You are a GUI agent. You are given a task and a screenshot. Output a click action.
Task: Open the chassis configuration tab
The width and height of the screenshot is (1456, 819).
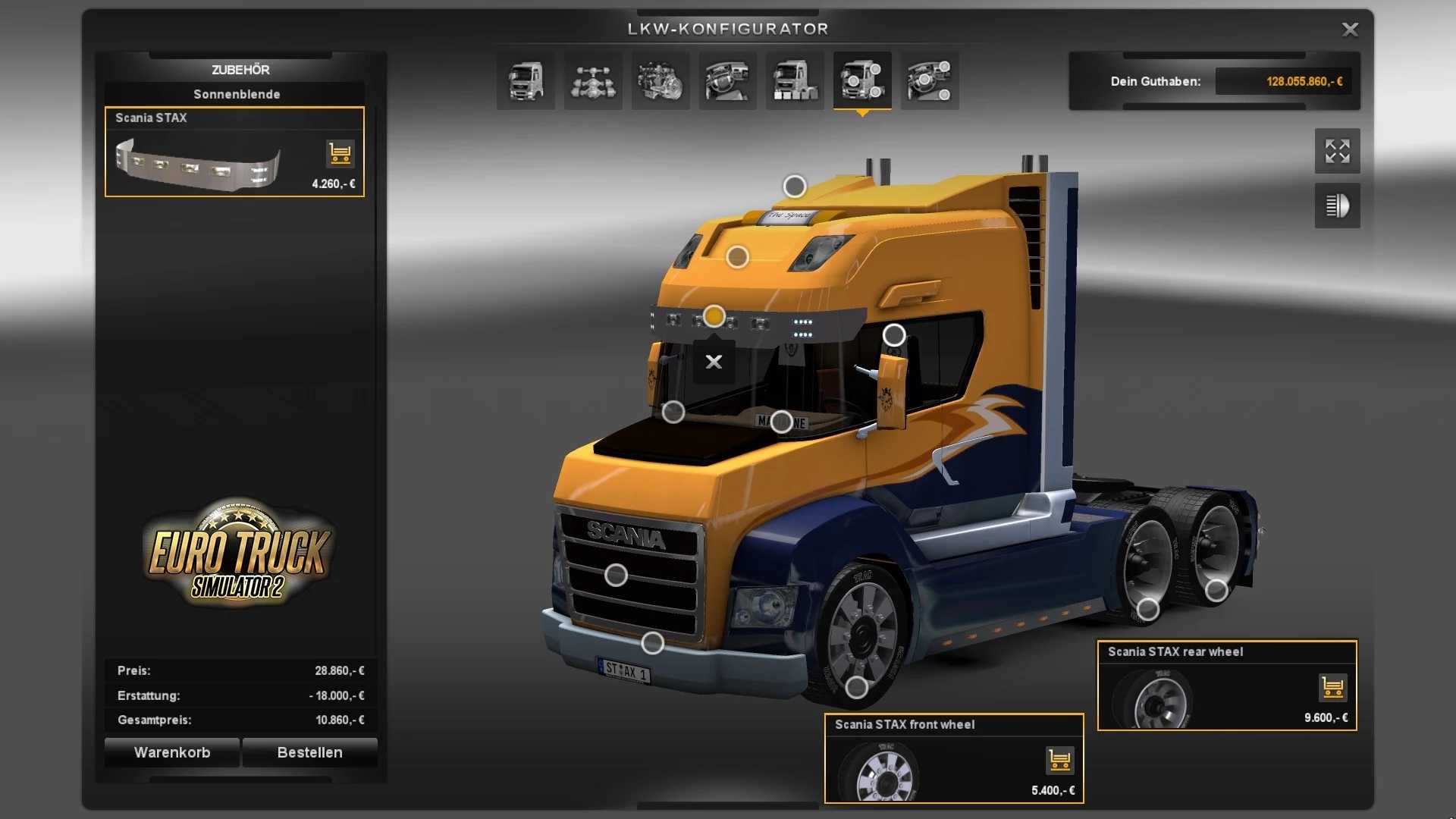click(x=593, y=81)
